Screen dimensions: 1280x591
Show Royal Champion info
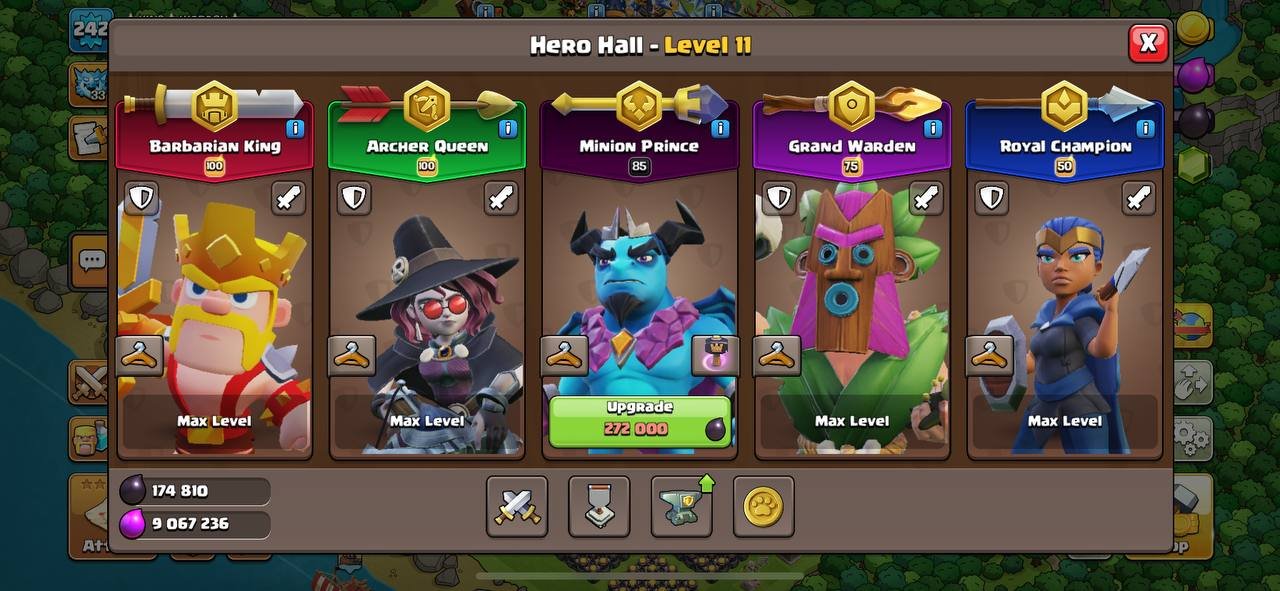(x=1145, y=129)
